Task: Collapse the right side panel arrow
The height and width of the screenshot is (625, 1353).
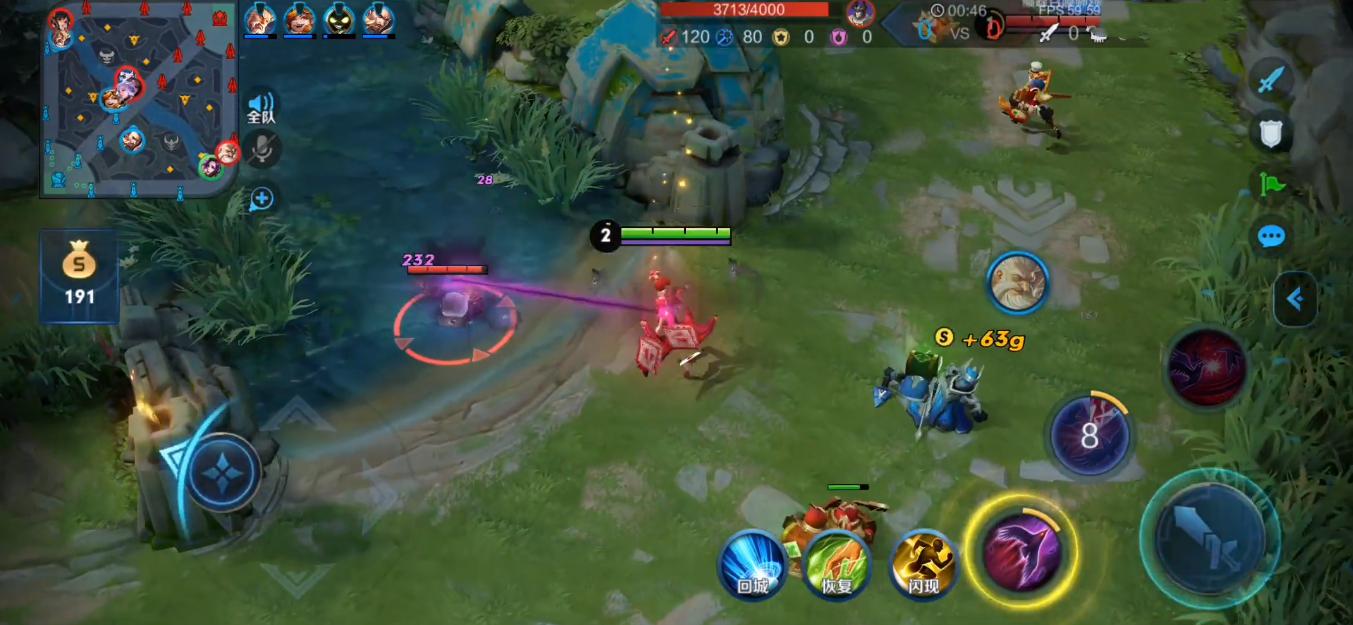Action: pyautogui.click(x=1295, y=298)
